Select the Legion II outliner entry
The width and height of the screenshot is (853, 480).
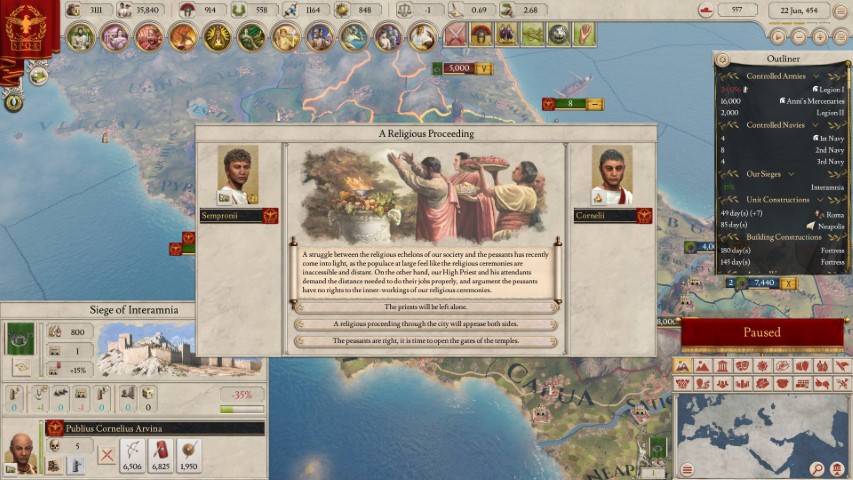827,113
